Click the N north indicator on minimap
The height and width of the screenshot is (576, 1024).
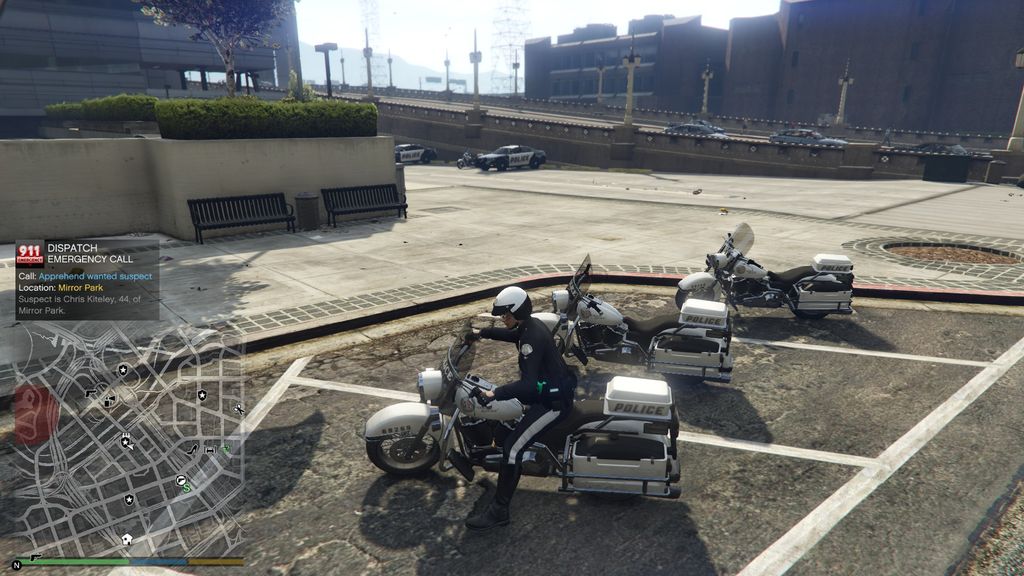pos(16,565)
